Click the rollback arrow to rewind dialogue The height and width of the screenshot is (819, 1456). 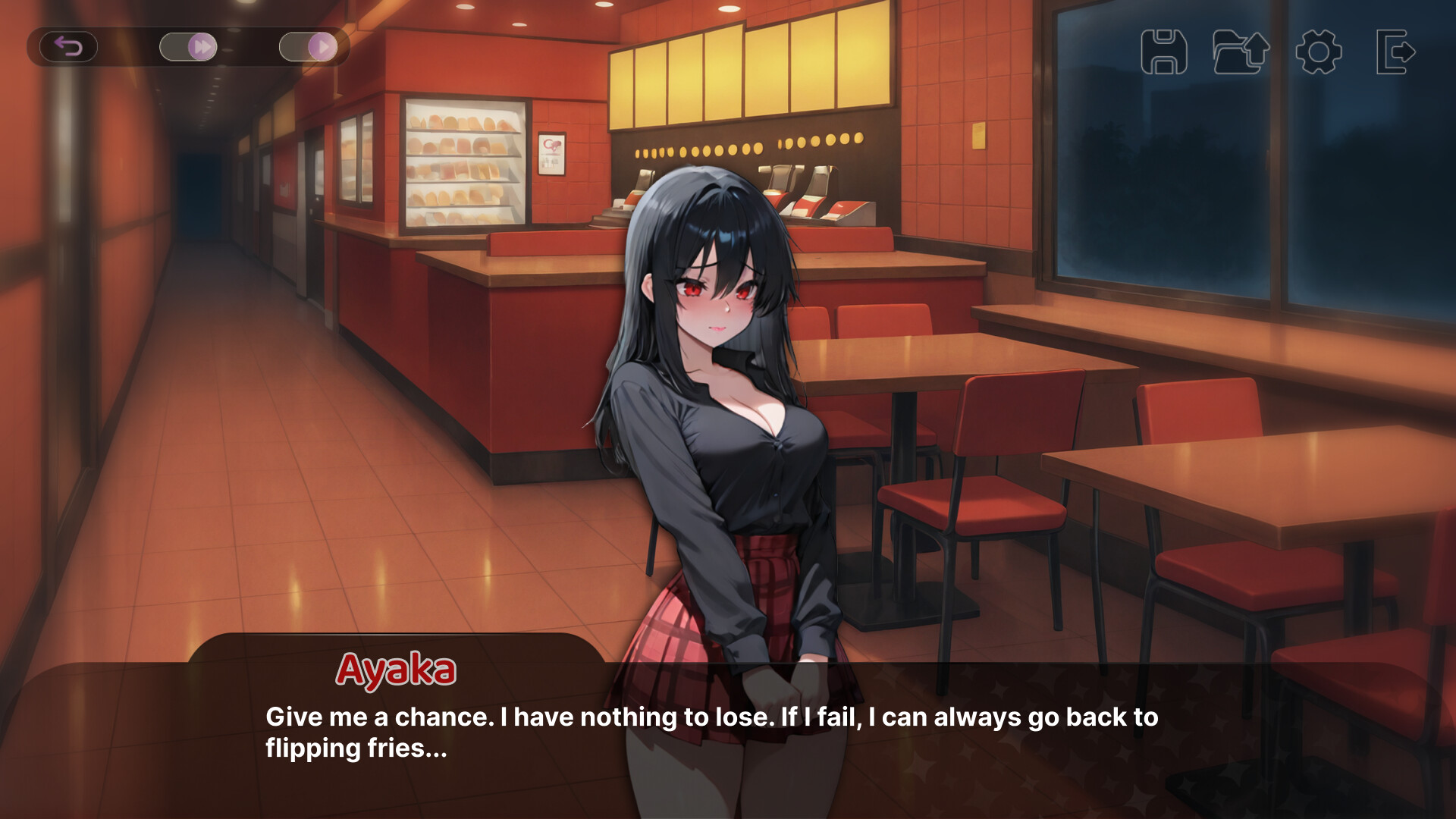click(67, 46)
